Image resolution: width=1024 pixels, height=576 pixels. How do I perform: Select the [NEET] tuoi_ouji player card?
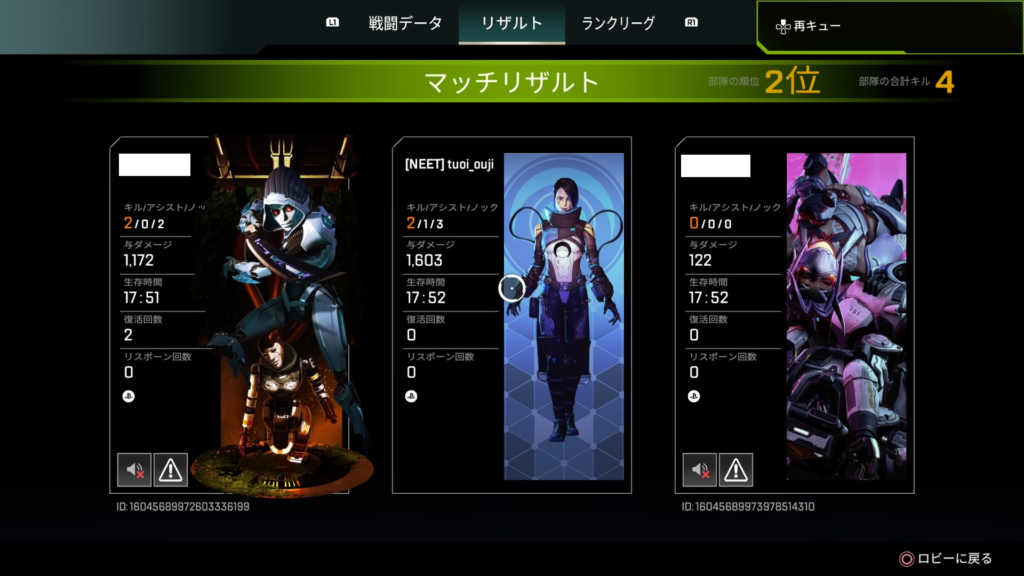(x=511, y=314)
